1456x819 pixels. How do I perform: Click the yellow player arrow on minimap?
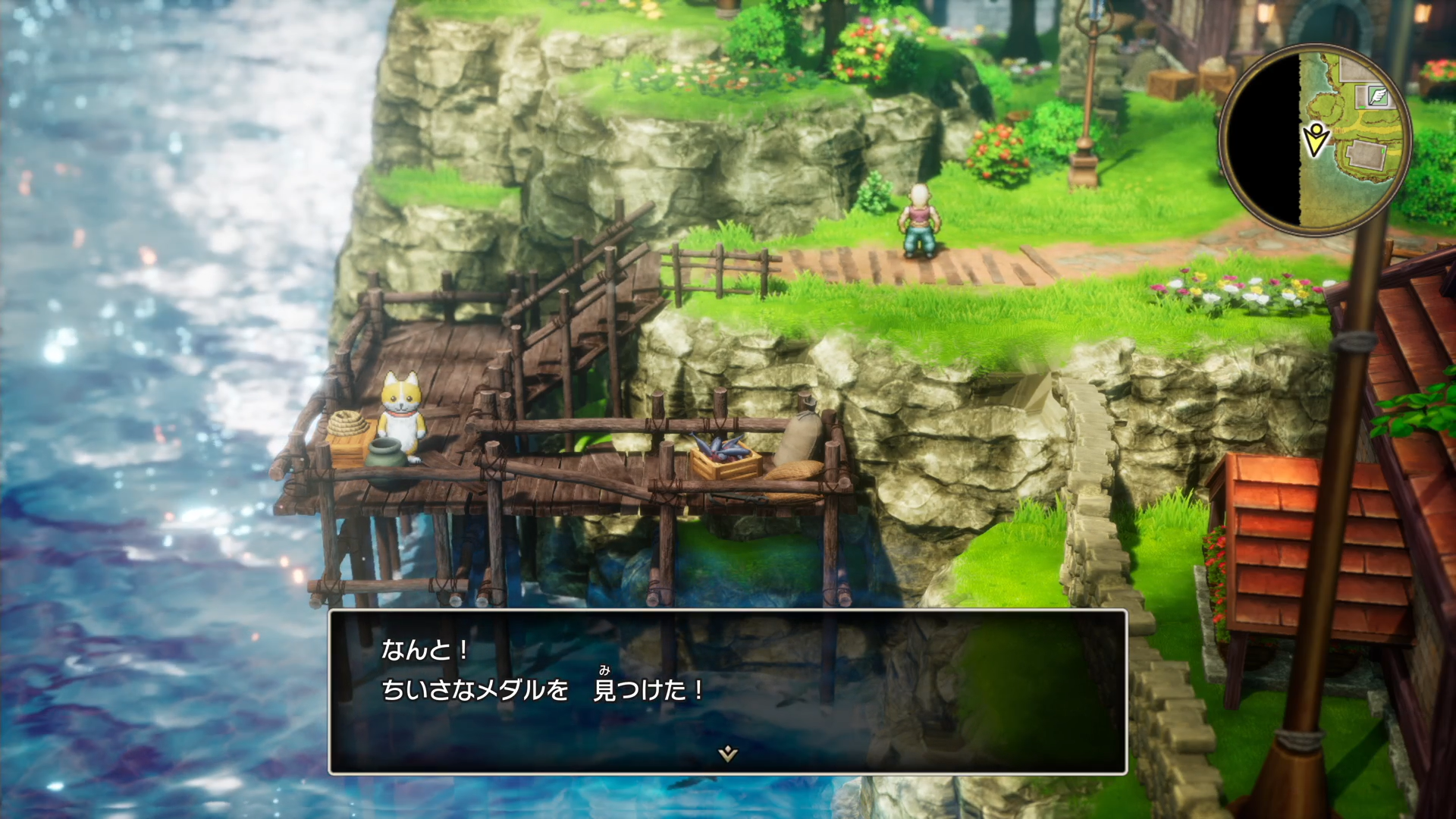tap(1316, 140)
